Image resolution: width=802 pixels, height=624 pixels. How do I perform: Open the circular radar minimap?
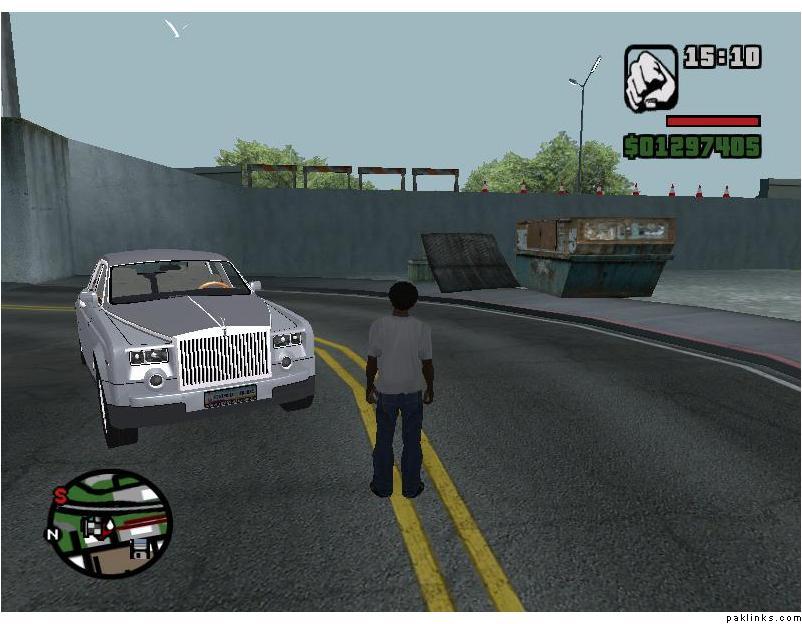[109, 523]
